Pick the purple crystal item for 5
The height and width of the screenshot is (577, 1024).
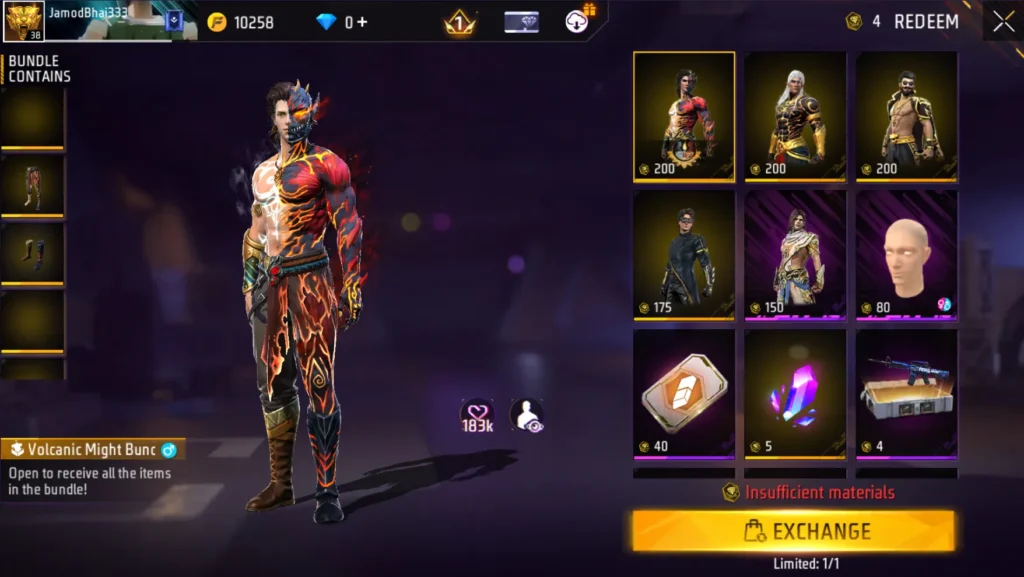(795, 393)
